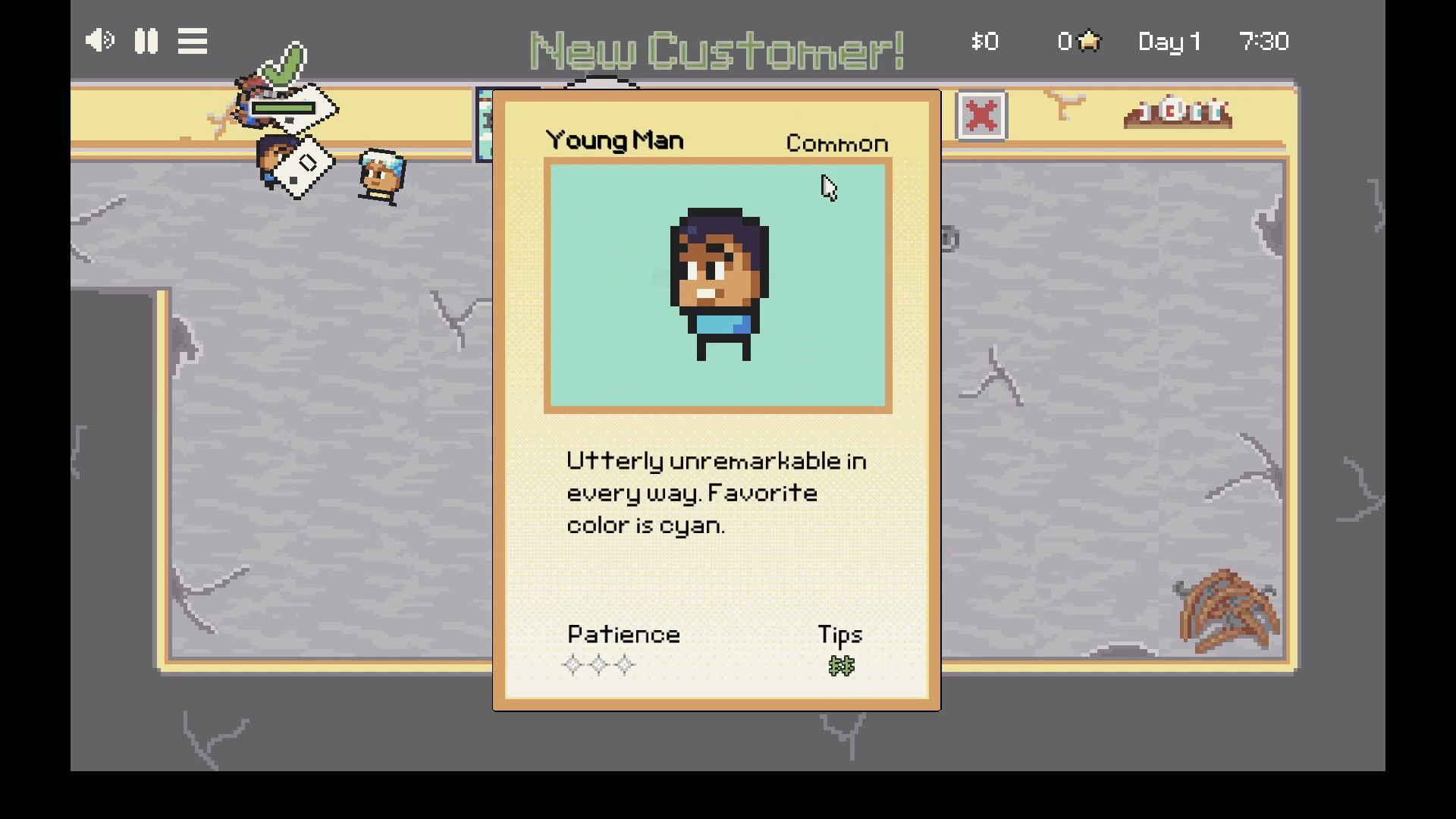Viewport: 1456px width, 819px height.
Task: Expand the Common rarity label
Action: pos(836,143)
